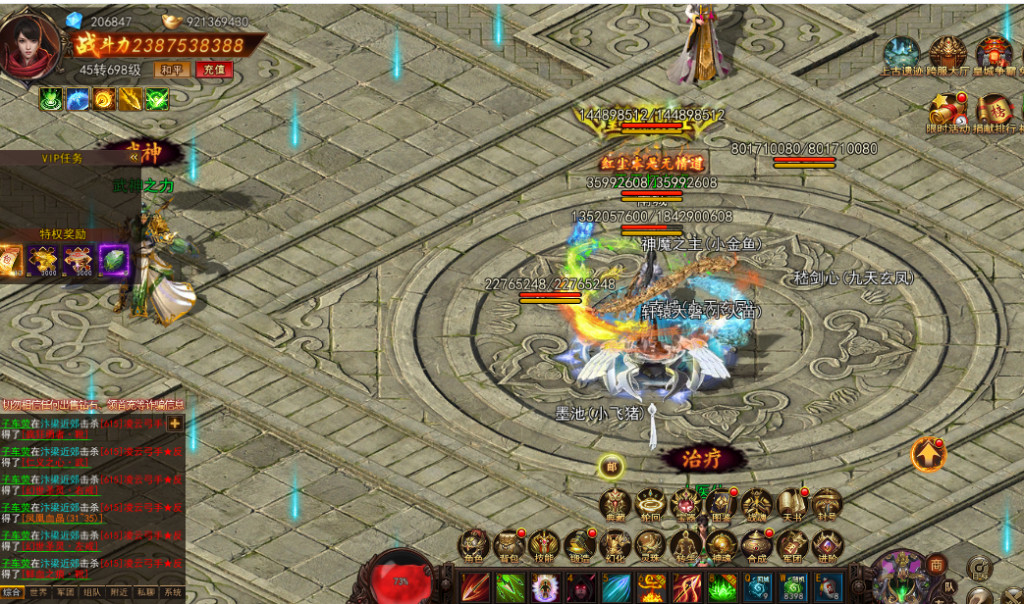The image size is (1024, 604).
Task: Open the 角色 character menu
Action: pos(472,546)
